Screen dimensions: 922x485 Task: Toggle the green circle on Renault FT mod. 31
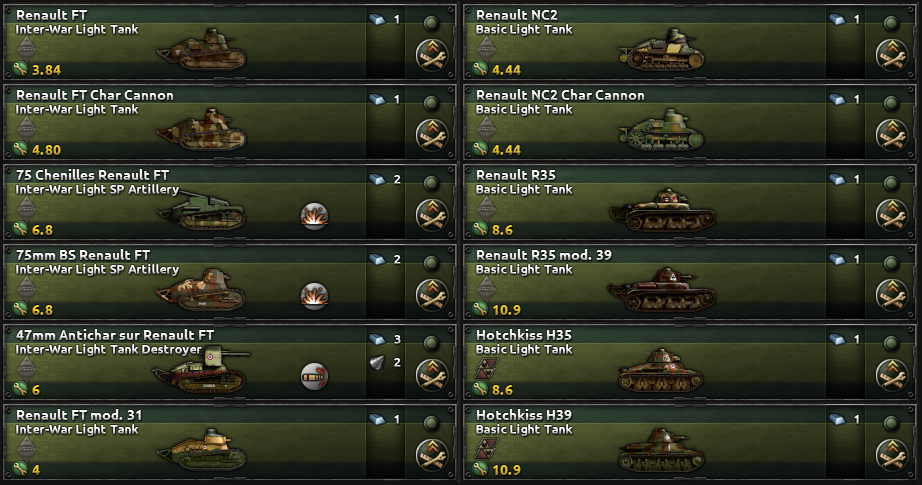(x=431, y=422)
